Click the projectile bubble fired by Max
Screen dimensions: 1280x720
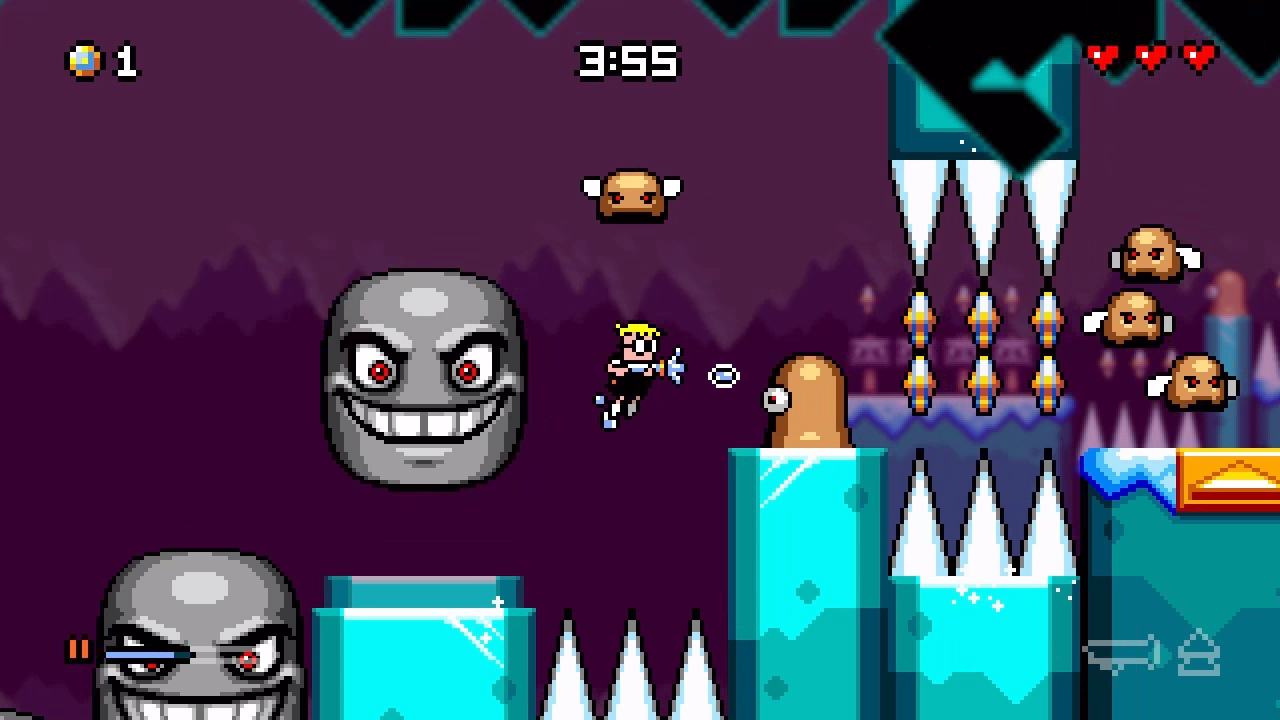pos(722,374)
